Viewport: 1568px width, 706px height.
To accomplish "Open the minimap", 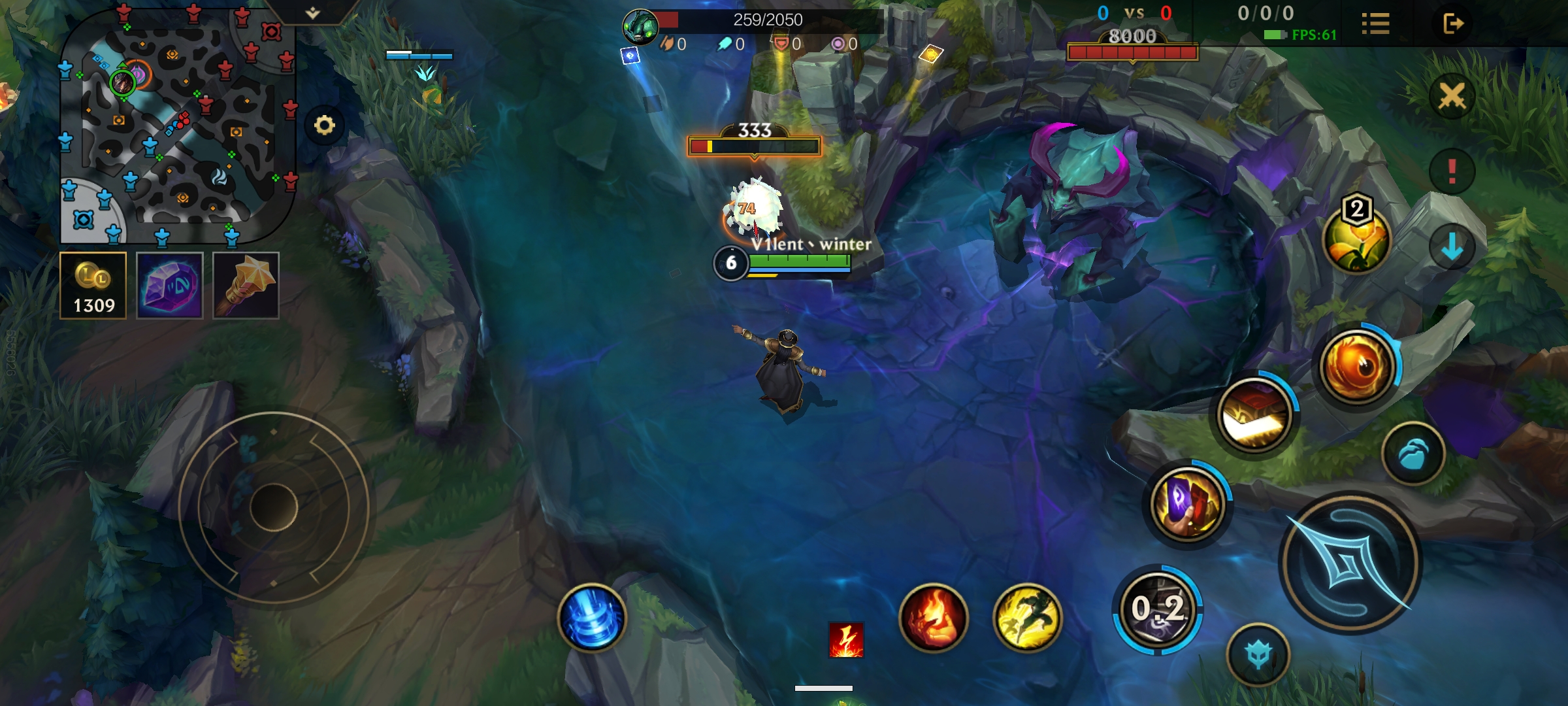I will click(176, 124).
